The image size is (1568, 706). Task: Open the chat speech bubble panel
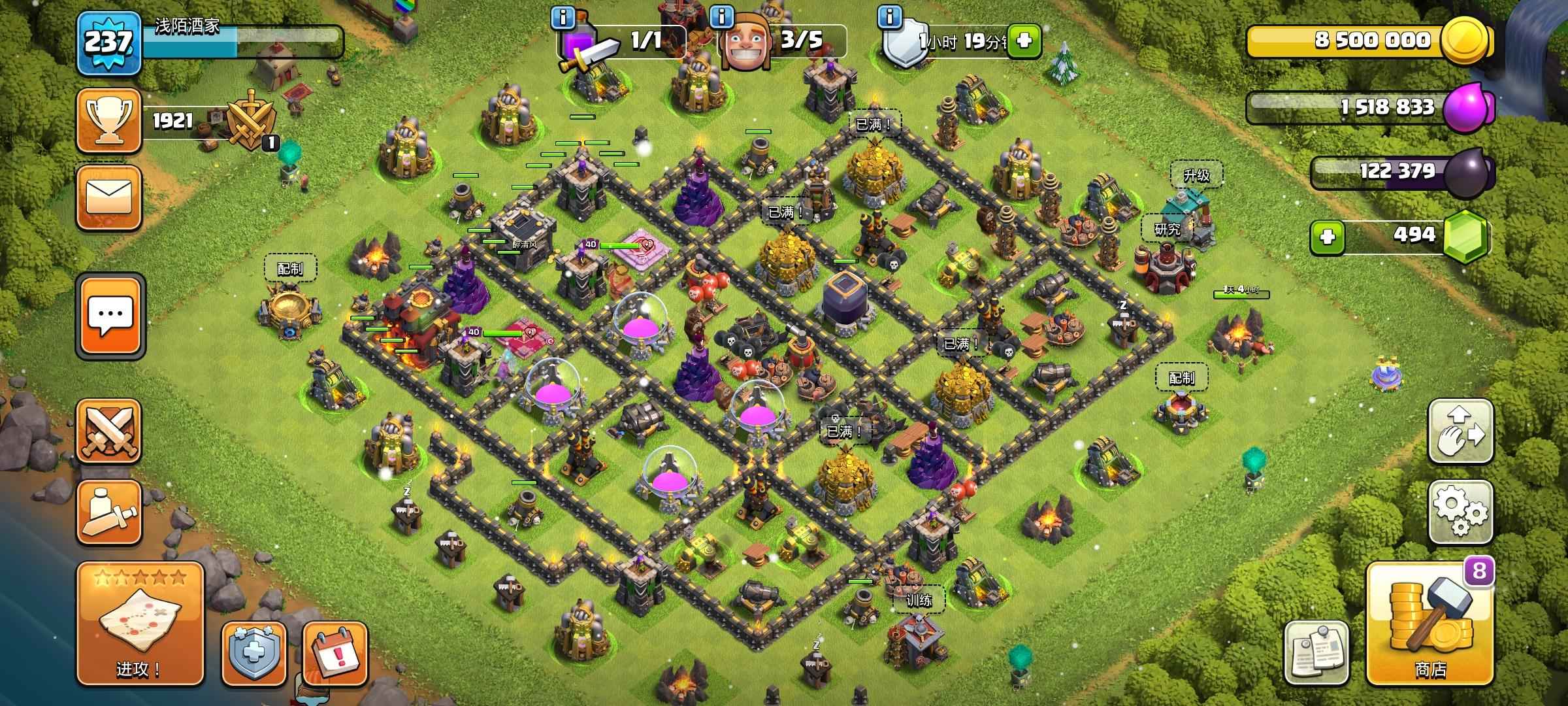click(110, 316)
